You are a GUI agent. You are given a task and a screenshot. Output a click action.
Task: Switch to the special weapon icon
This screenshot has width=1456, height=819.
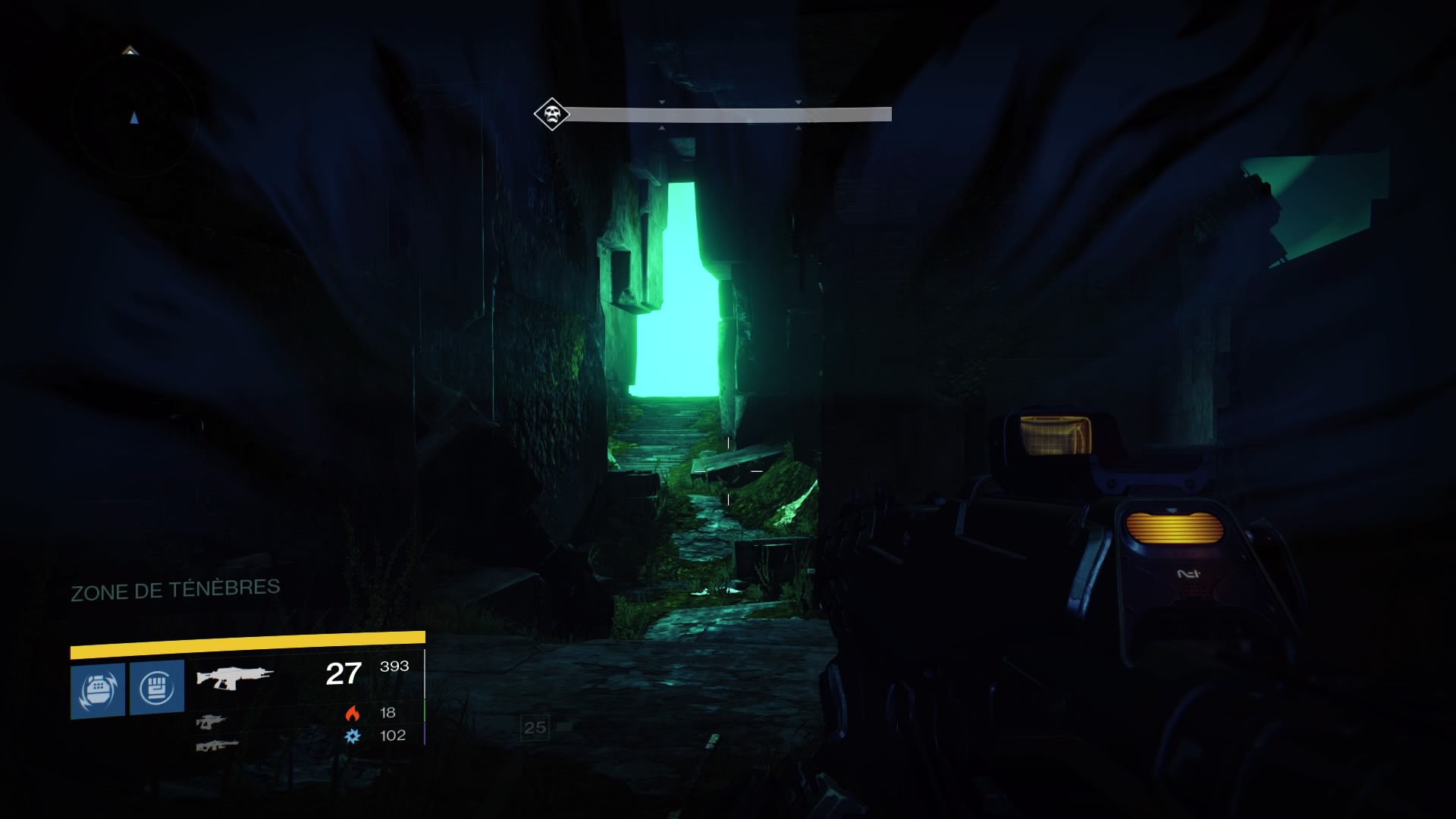(210, 721)
